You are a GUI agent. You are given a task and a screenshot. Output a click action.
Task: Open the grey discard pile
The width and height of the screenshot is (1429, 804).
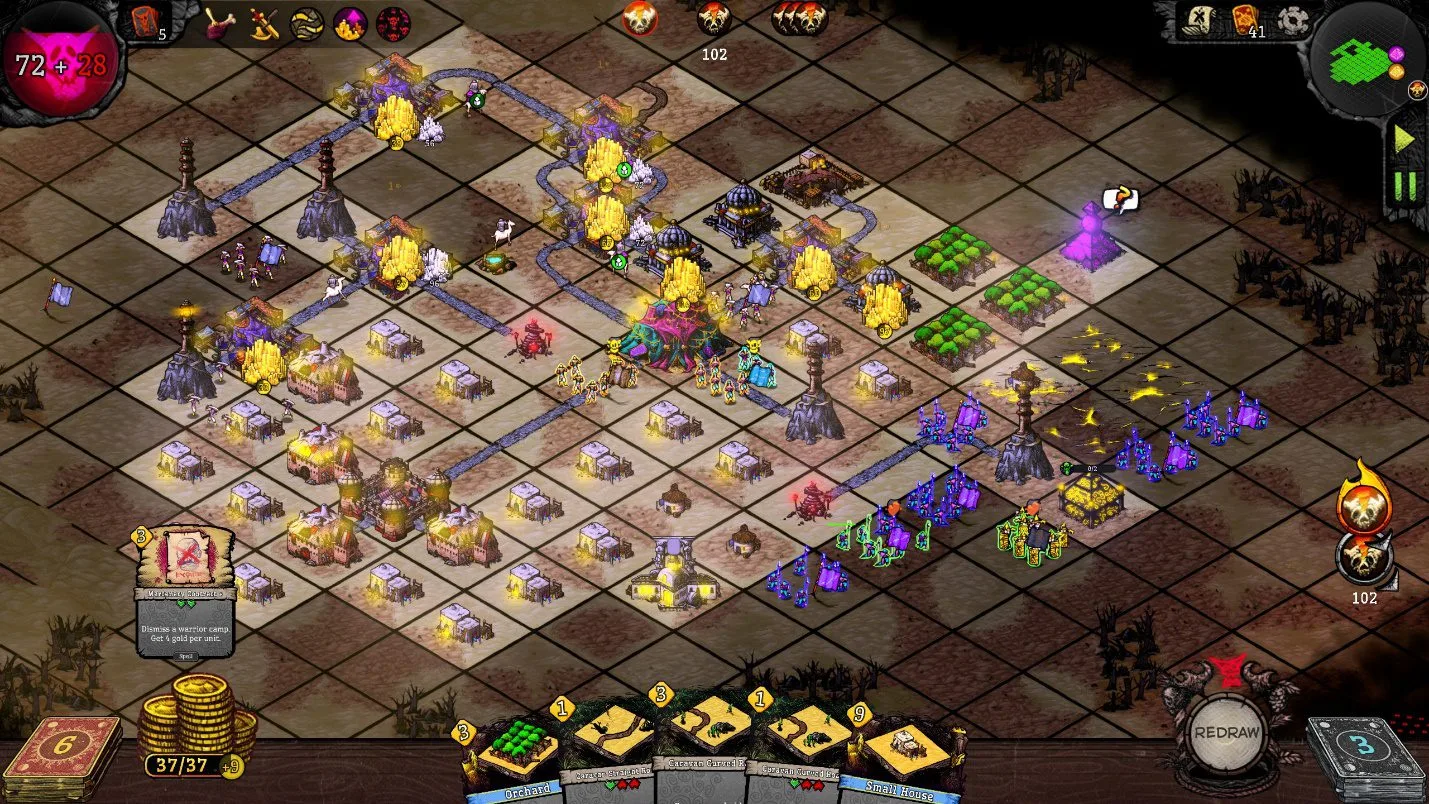click(x=1364, y=759)
